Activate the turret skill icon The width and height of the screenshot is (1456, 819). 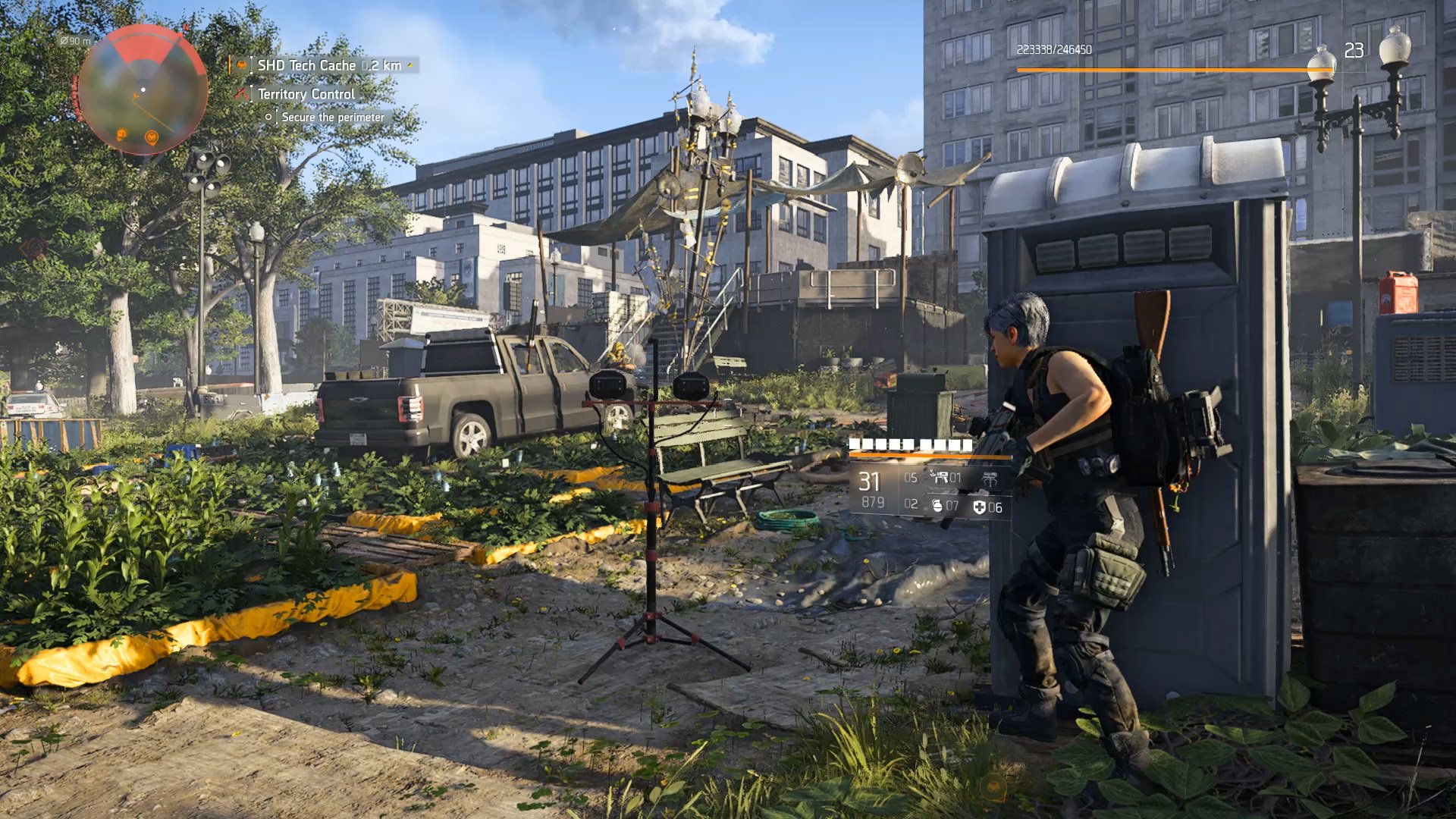(941, 478)
